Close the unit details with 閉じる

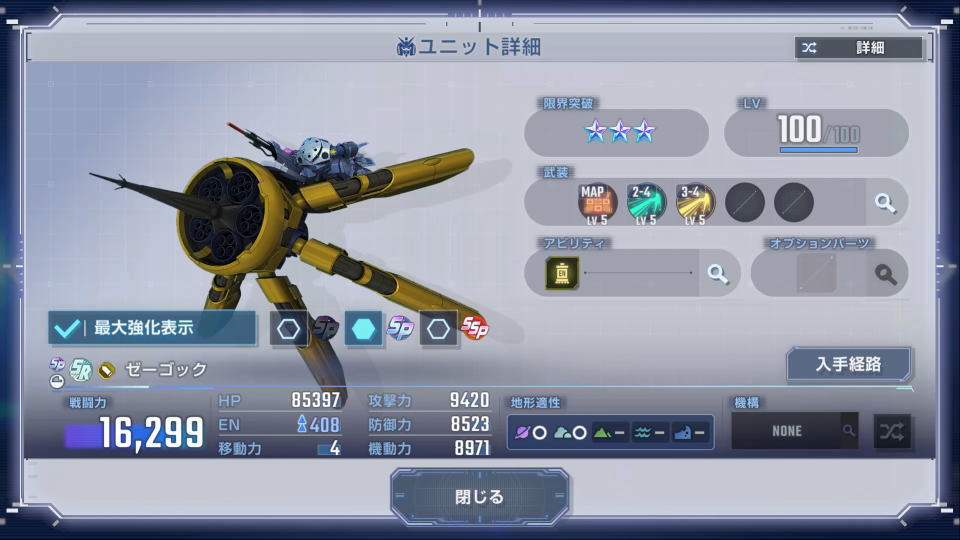(x=480, y=497)
